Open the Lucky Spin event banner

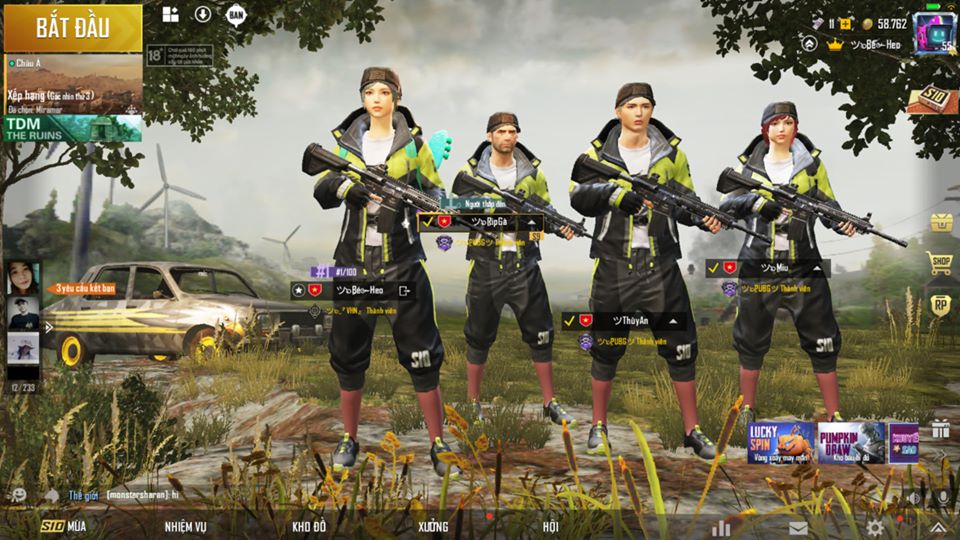click(x=780, y=442)
